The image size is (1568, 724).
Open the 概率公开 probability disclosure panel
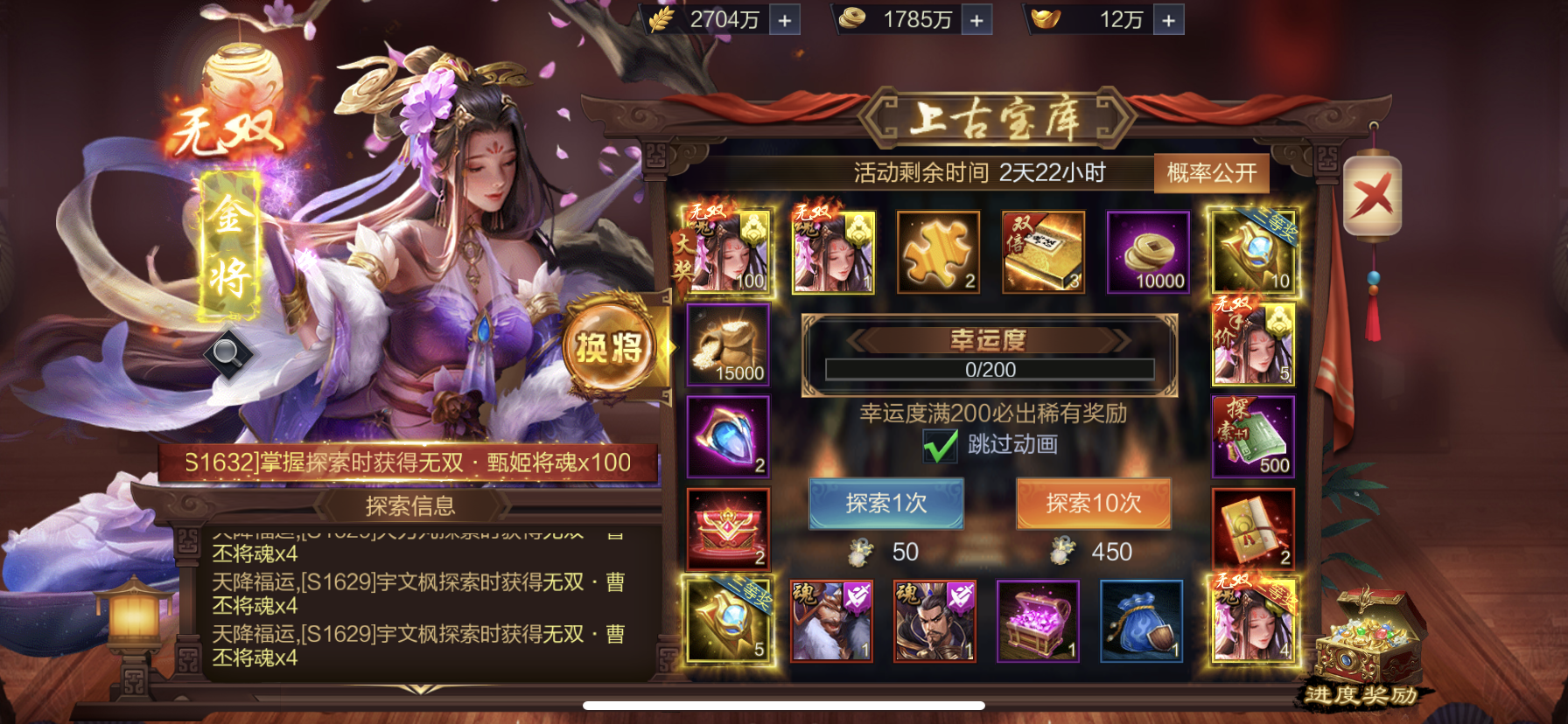tap(1211, 172)
